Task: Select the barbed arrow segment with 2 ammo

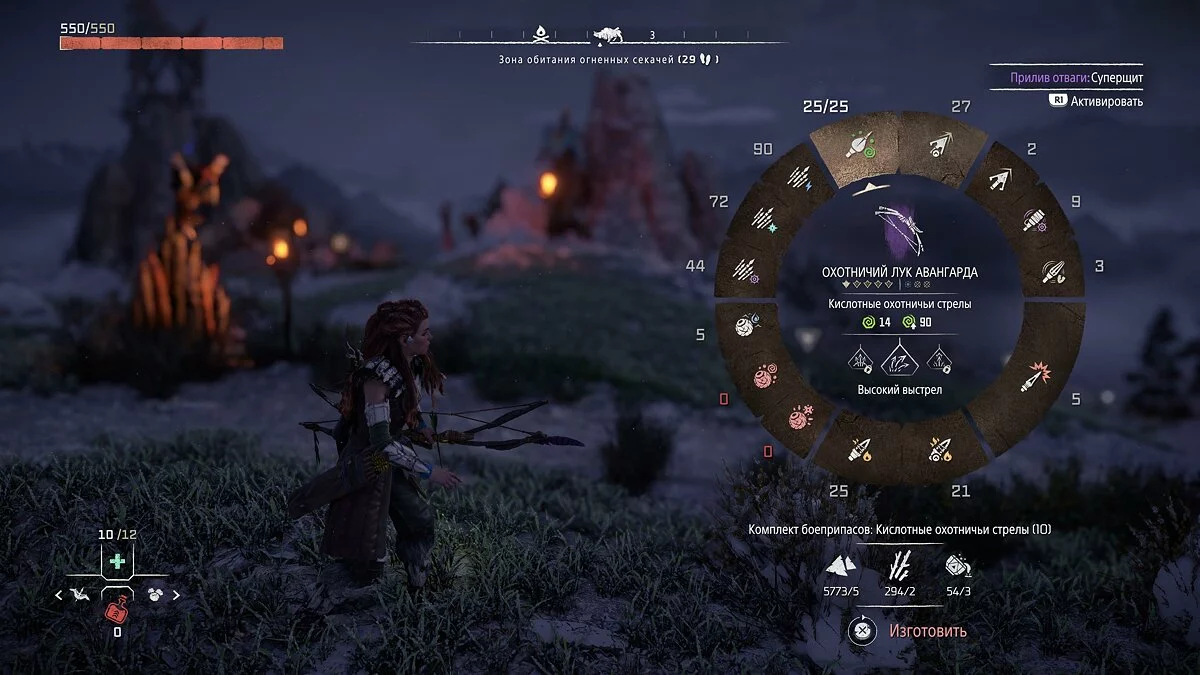Action: 1002,181
